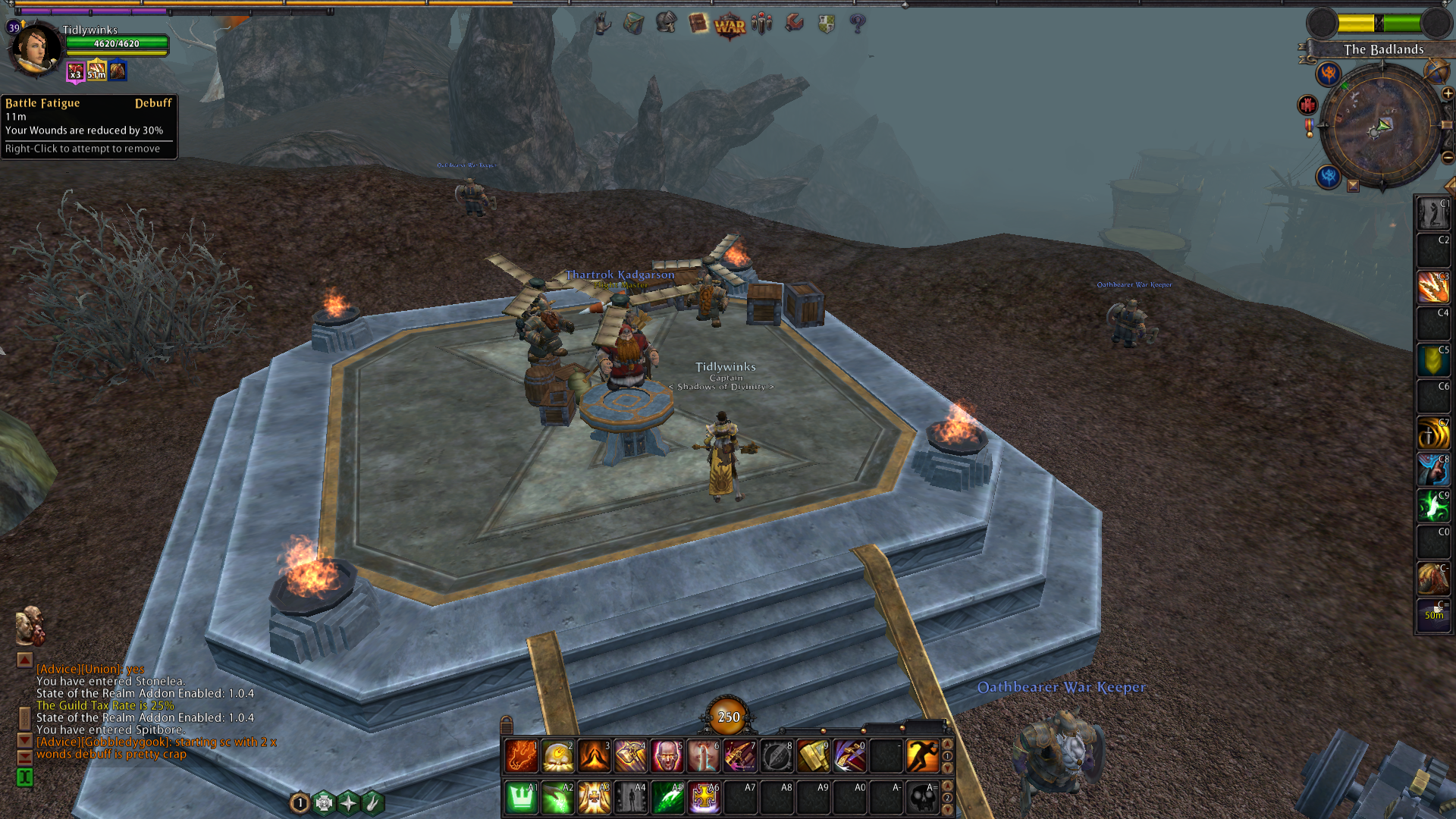
Task: Open the customization wrench icon
Action: click(x=793, y=24)
